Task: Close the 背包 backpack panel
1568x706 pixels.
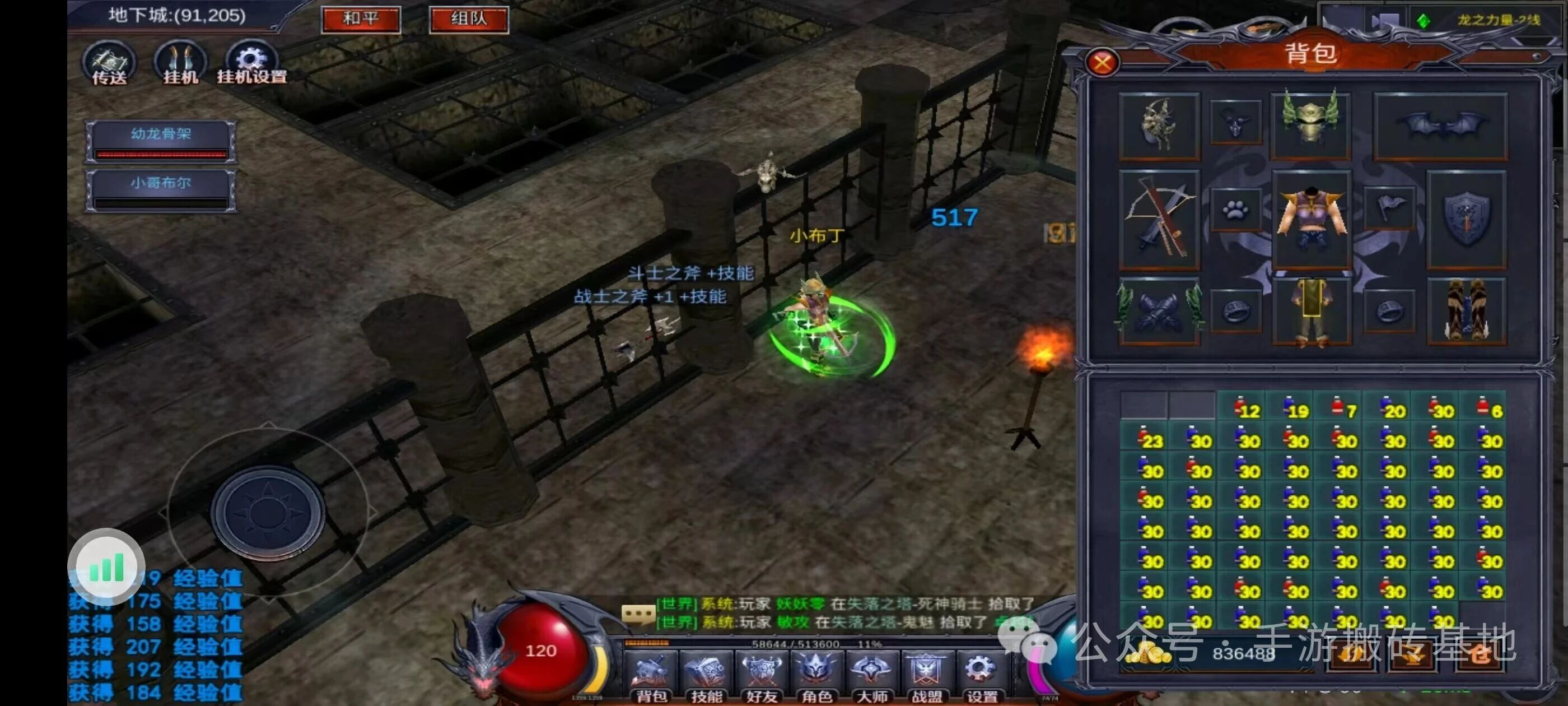Action: (x=1102, y=62)
